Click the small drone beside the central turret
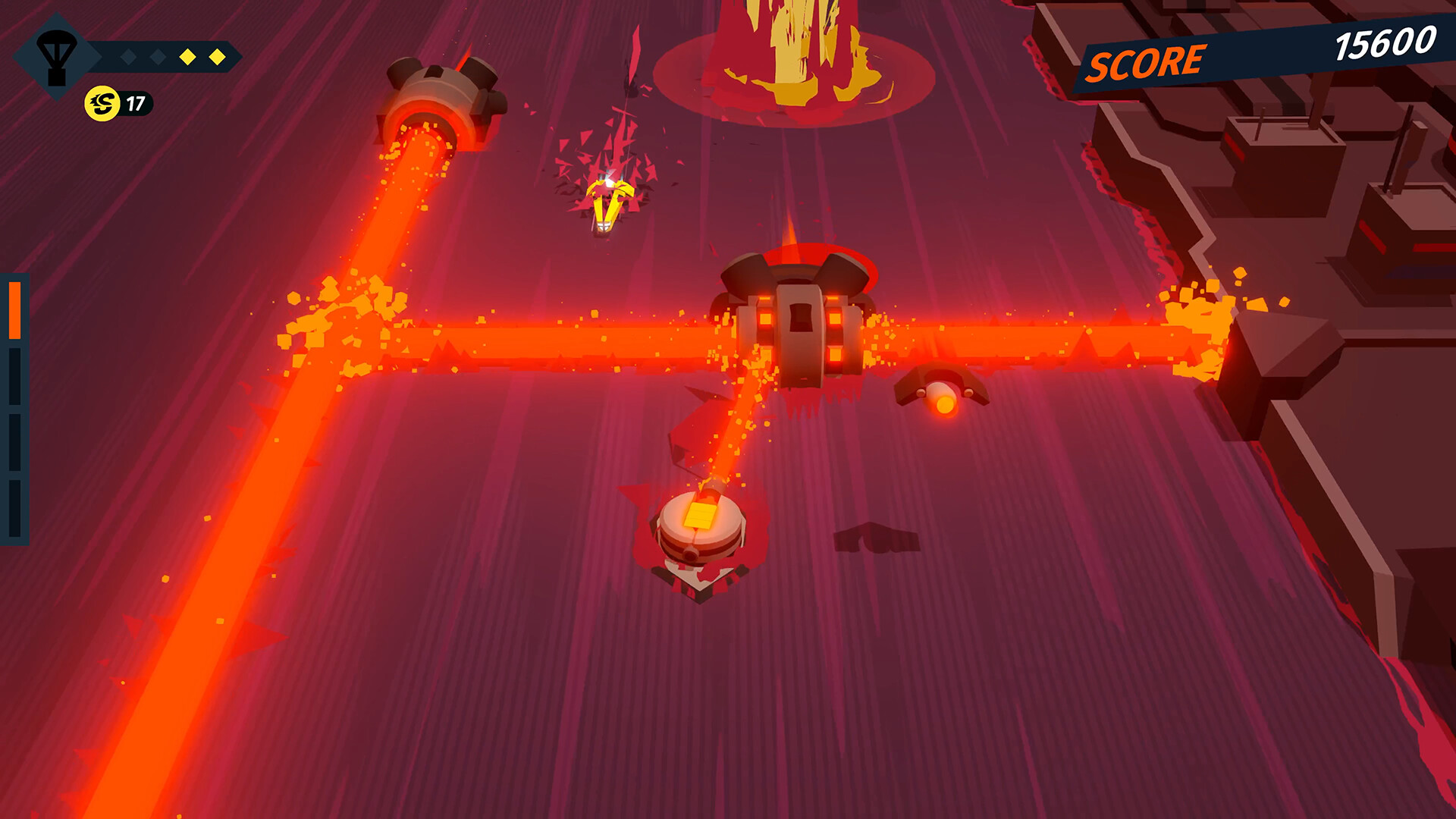1456x819 pixels. pyautogui.click(x=940, y=394)
